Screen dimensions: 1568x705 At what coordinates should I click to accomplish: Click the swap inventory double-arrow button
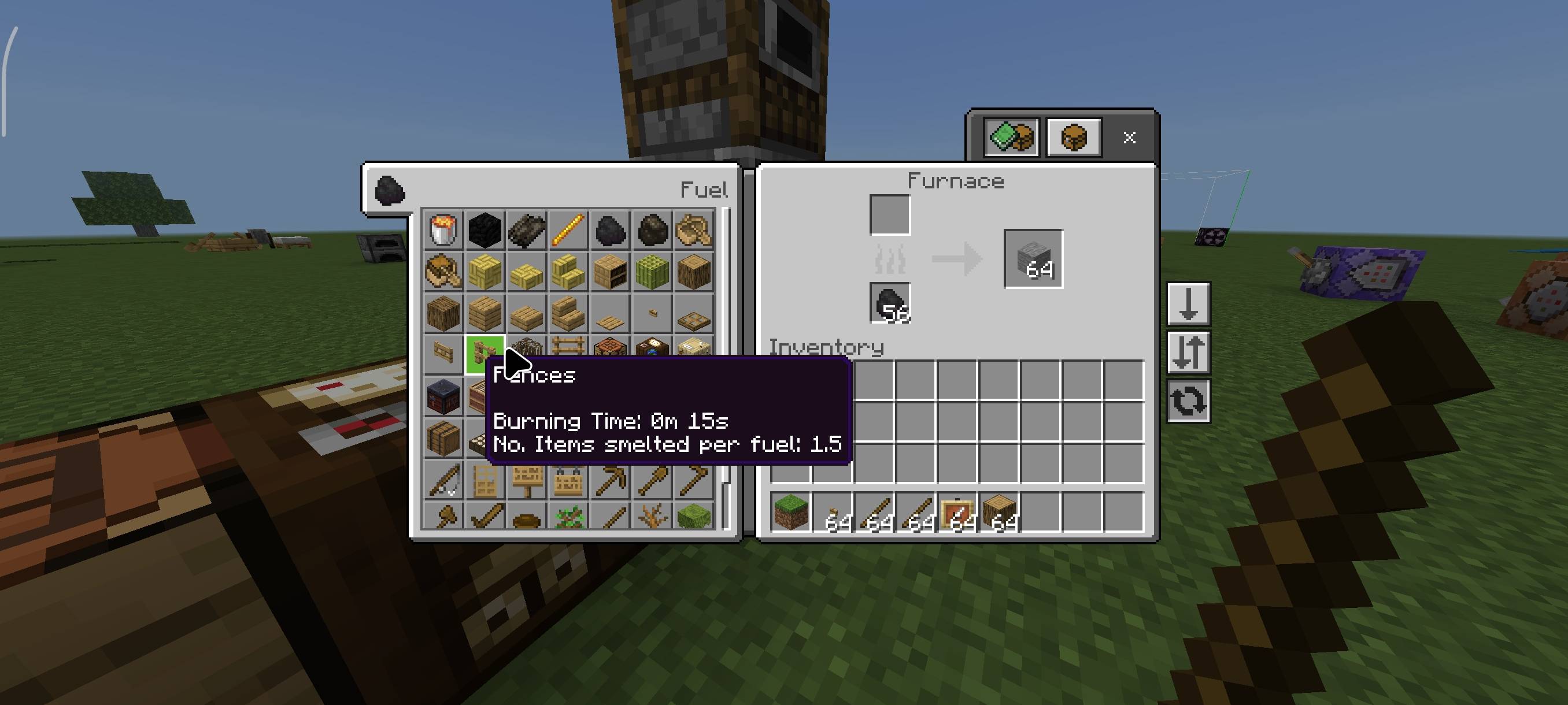1188,353
